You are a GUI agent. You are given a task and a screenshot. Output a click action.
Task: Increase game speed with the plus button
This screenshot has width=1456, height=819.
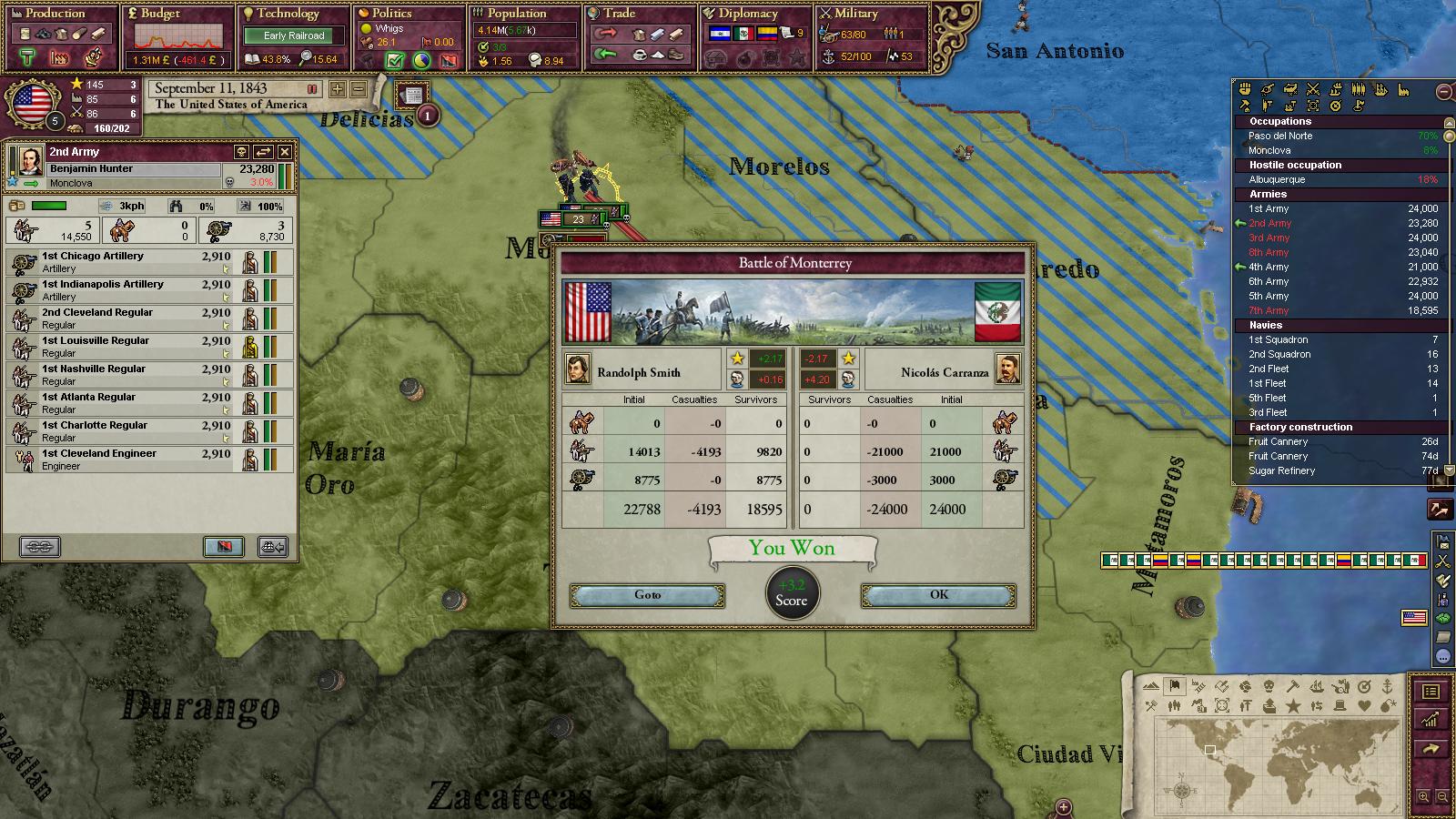[x=338, y=89]
